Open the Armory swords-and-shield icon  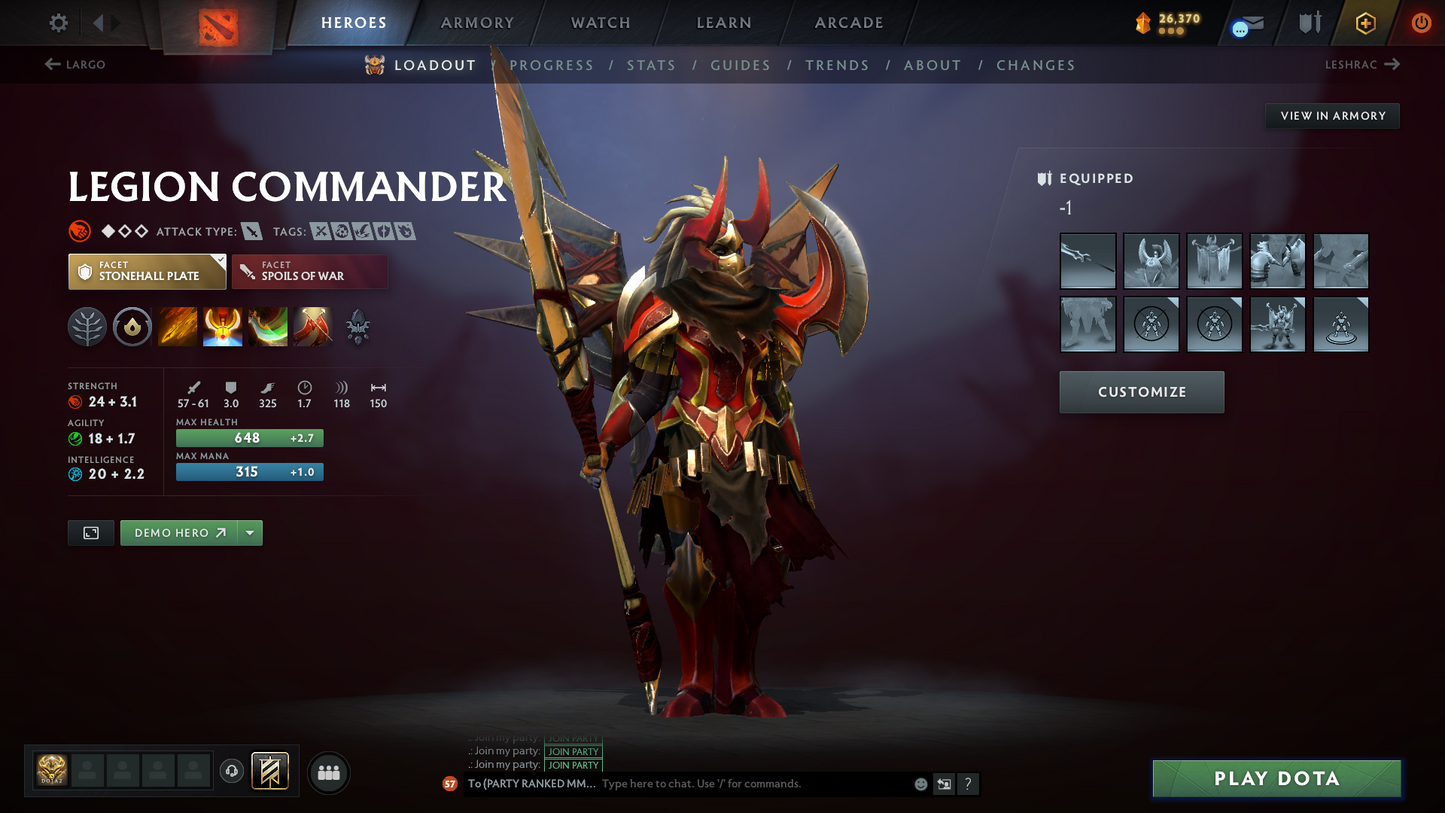point(1309,23)
